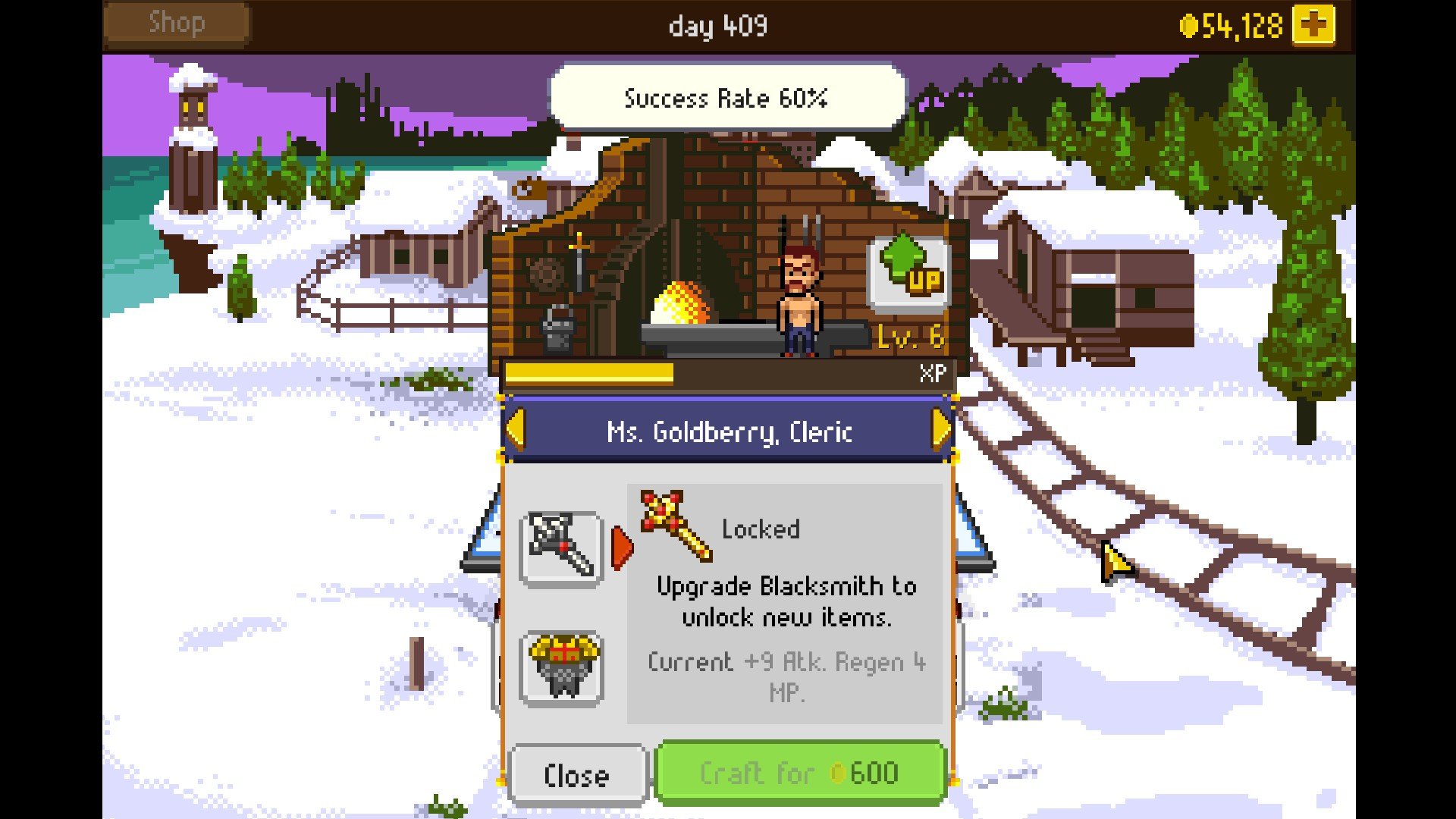Click the Locked item status label
This screenshot has height=819, width=1456.
point(762,529)
